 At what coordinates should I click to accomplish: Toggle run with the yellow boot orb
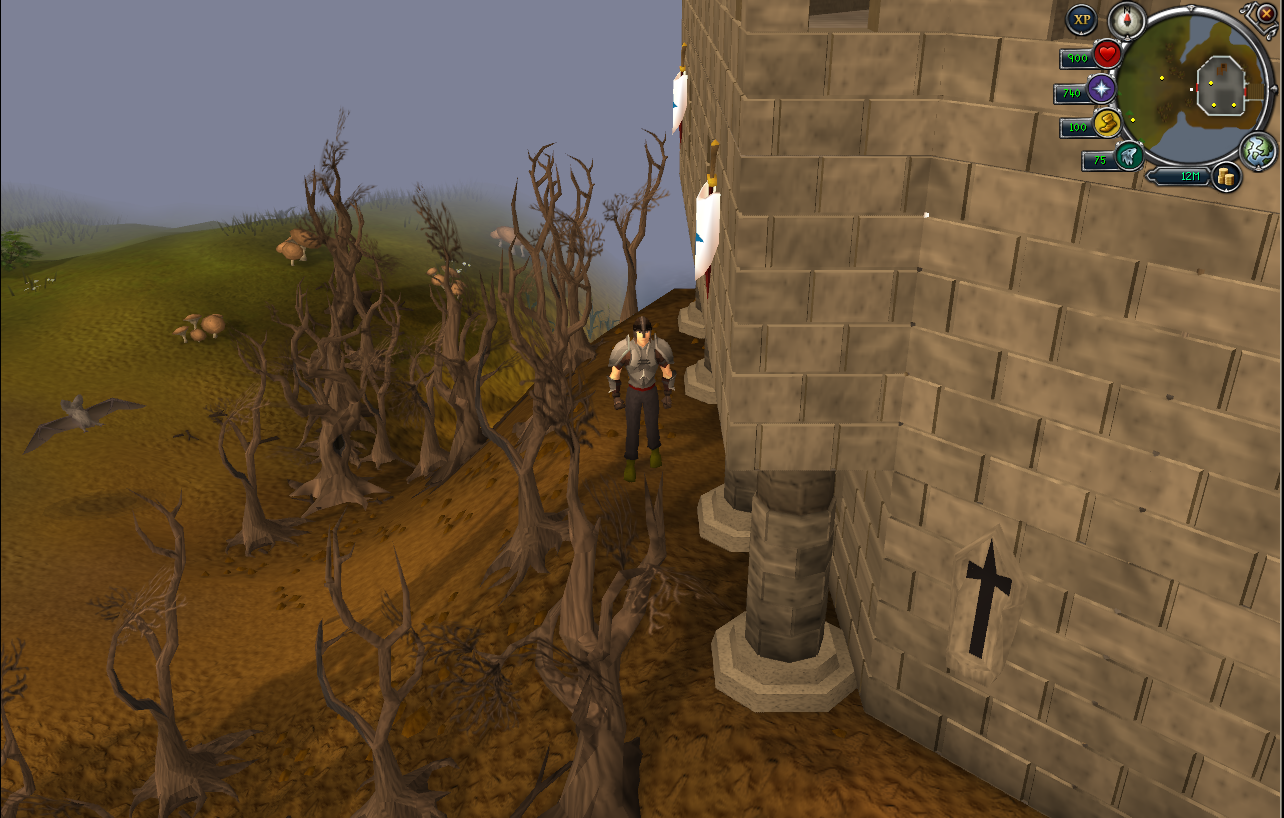coord(1106,124)
